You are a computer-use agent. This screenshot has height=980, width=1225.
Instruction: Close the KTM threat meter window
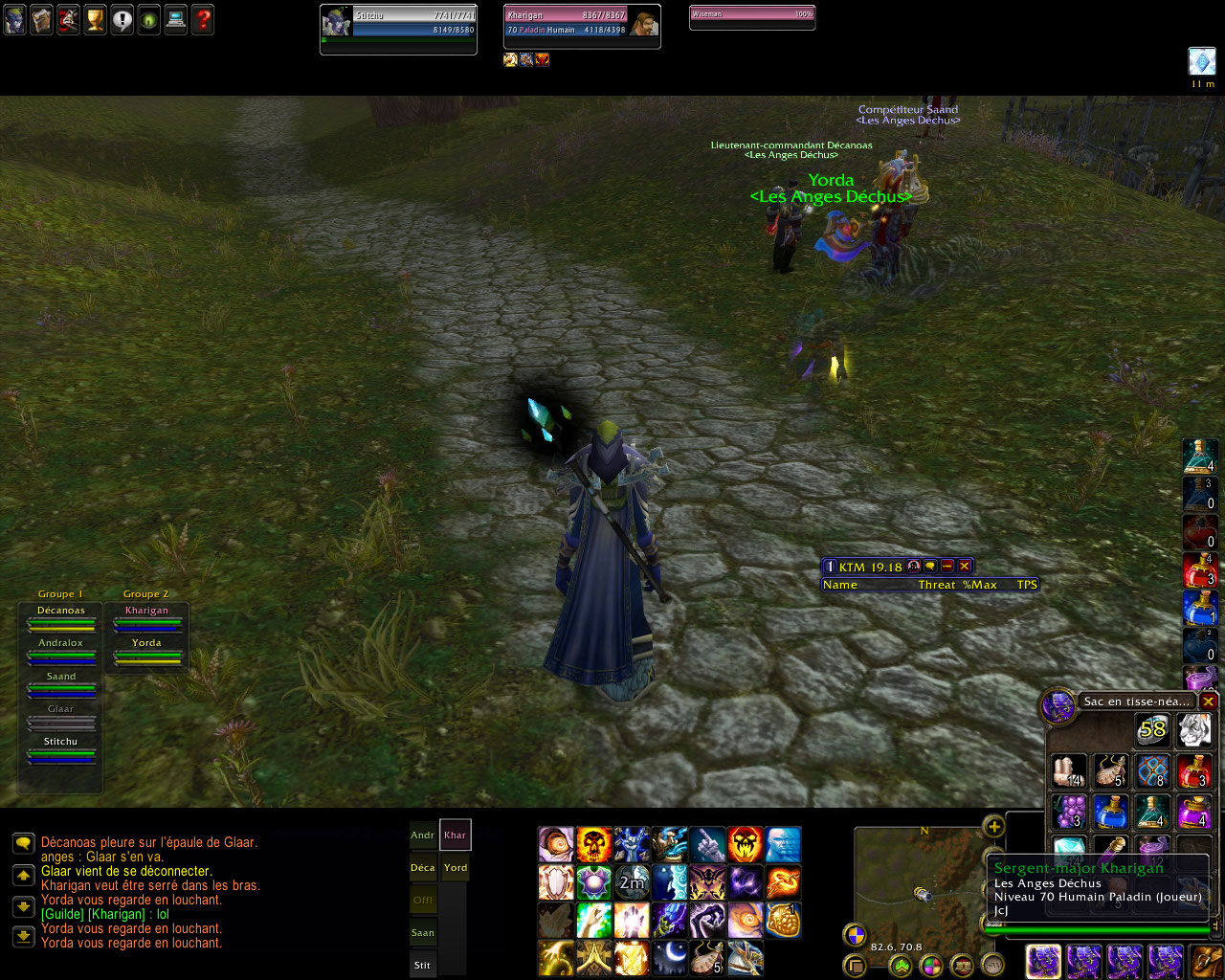[x=965, y=567]
